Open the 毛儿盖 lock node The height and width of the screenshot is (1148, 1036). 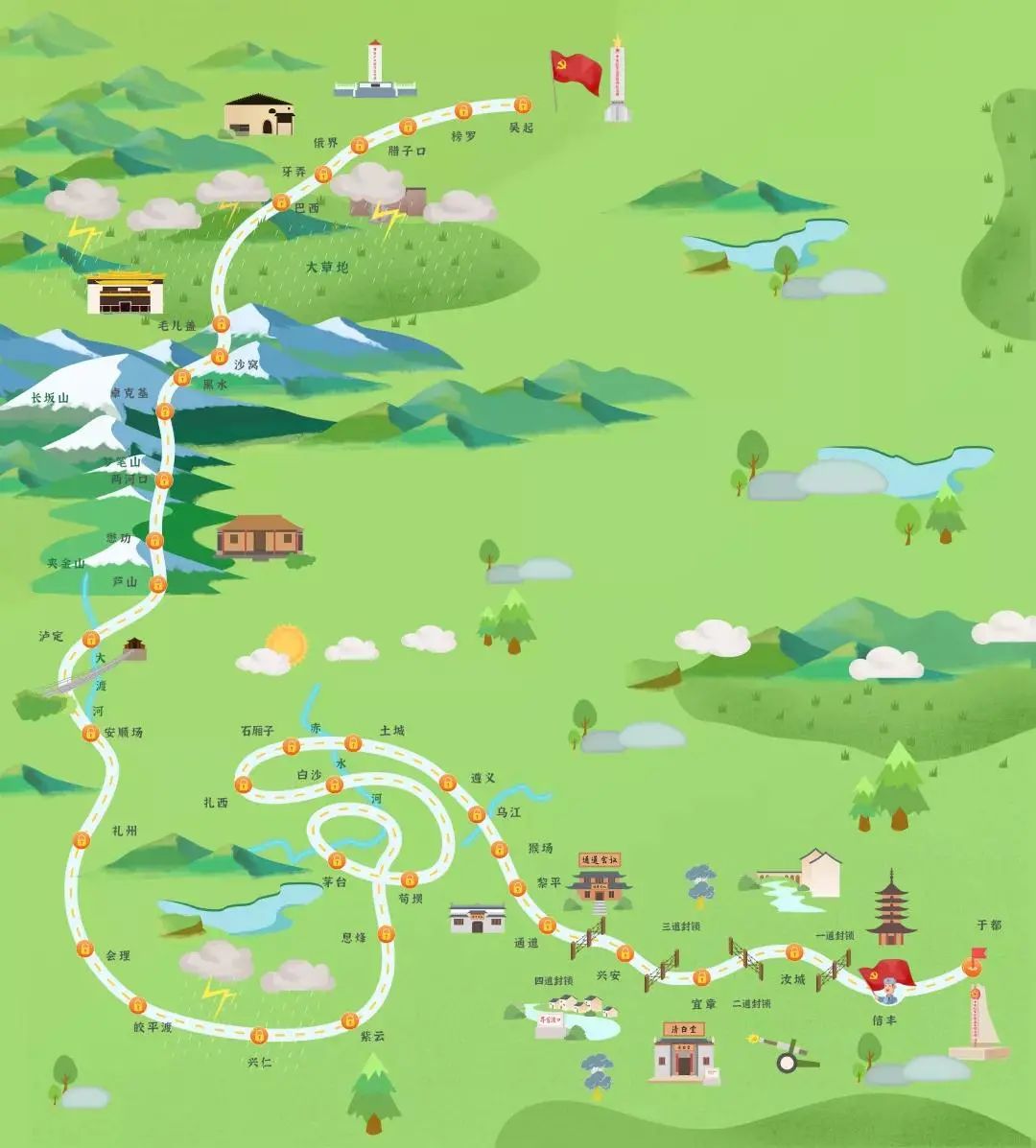point(222,323)
